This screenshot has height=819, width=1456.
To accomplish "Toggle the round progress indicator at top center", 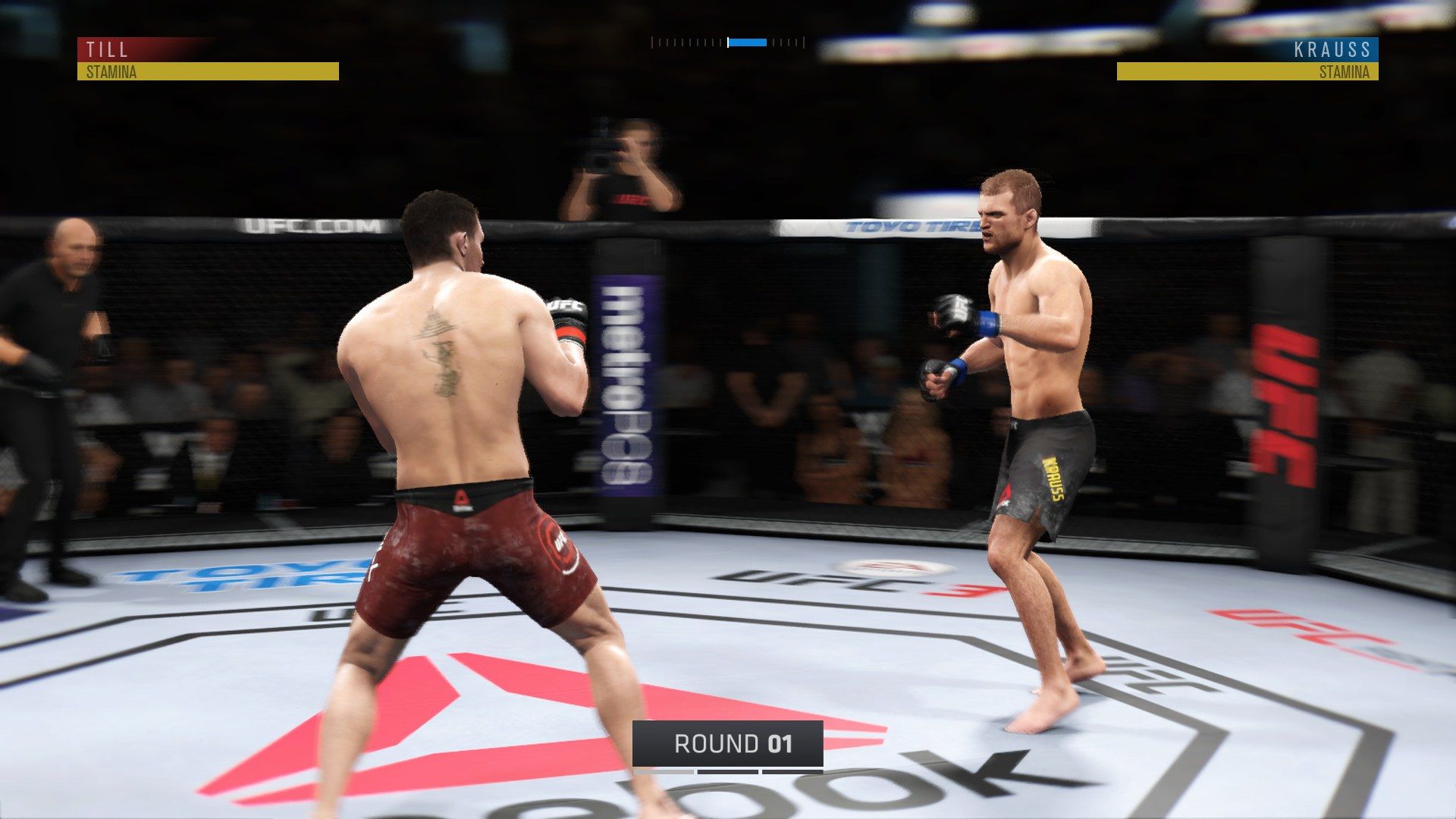I will click(x=726, y=43).
